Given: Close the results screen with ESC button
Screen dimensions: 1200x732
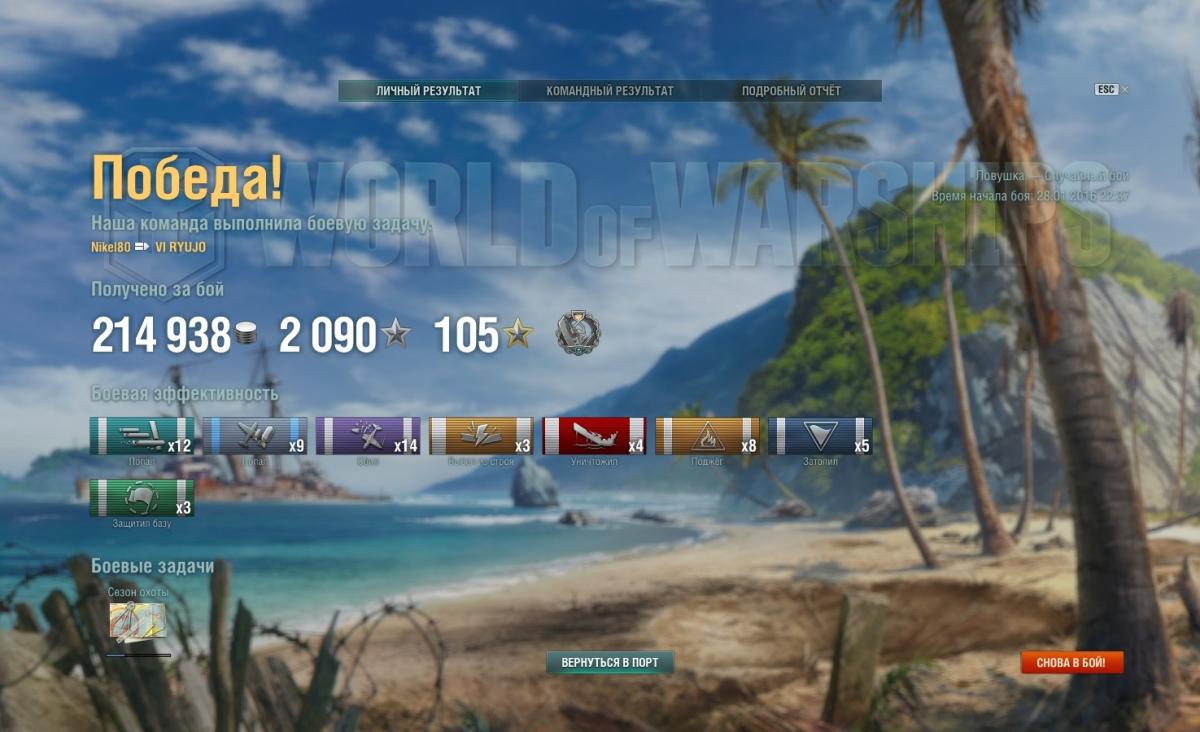Looking at the screenshot, I should (x=1106, y=90).
